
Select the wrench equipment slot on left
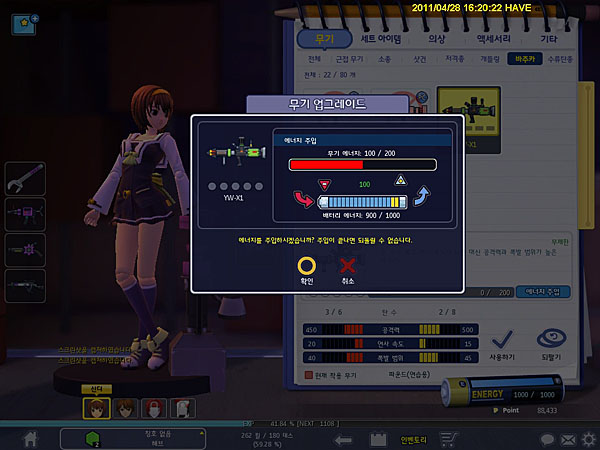coord(23,180)
